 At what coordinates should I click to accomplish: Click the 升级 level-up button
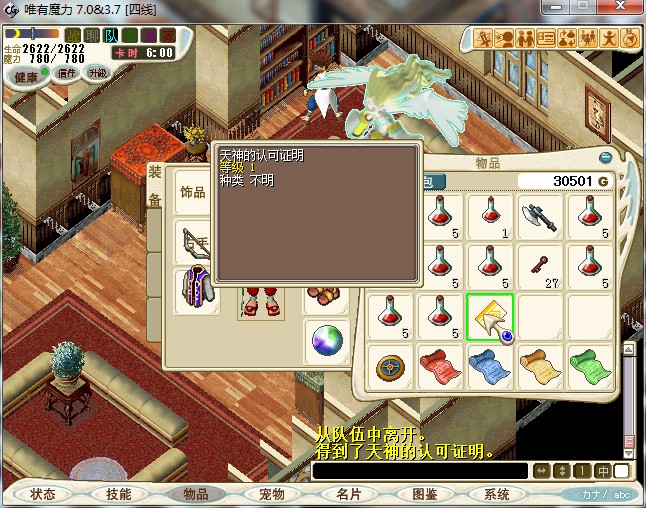pyautogui.click(x=98, y=74)
